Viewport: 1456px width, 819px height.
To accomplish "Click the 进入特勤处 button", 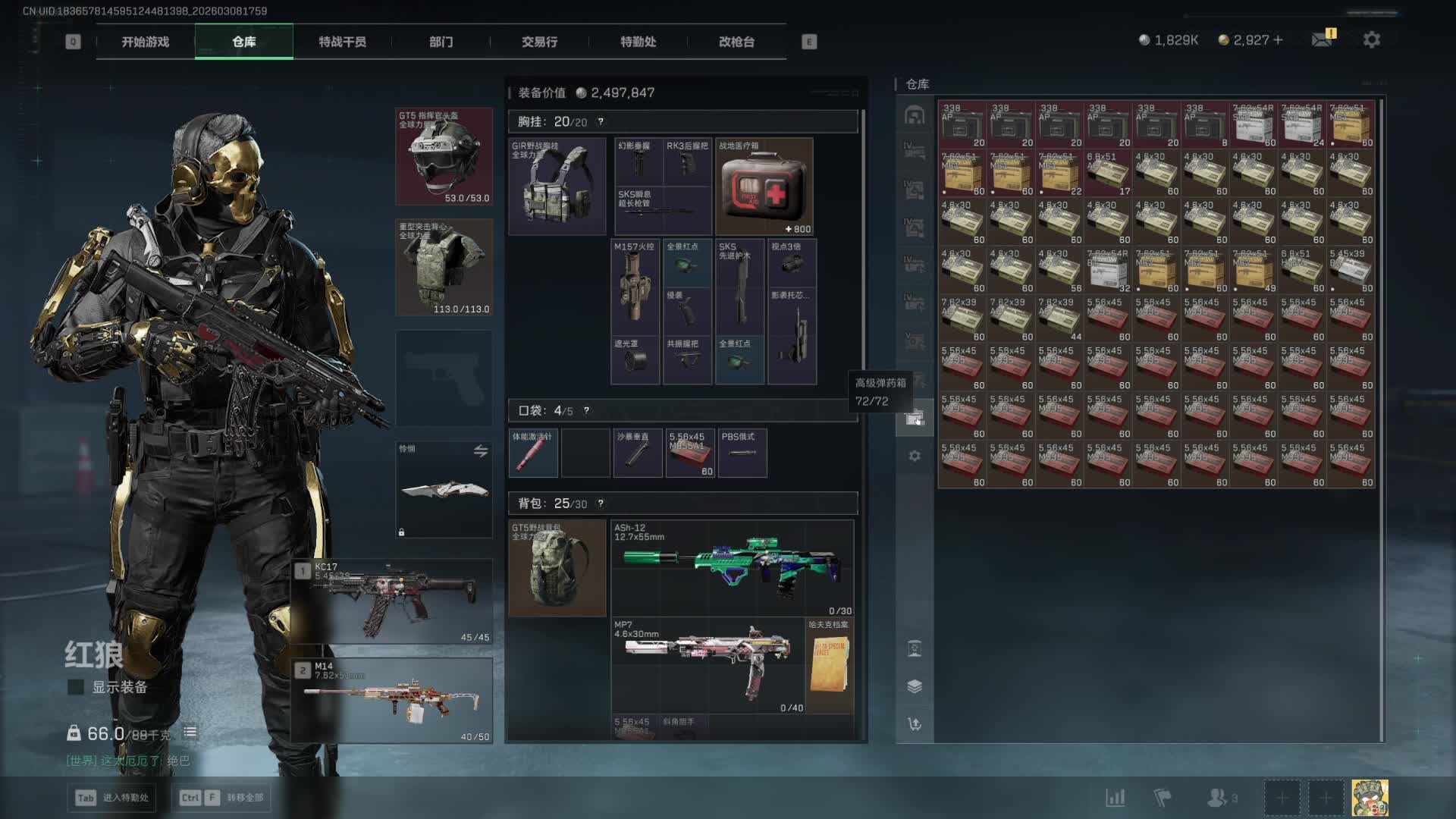I will [112, 798].
